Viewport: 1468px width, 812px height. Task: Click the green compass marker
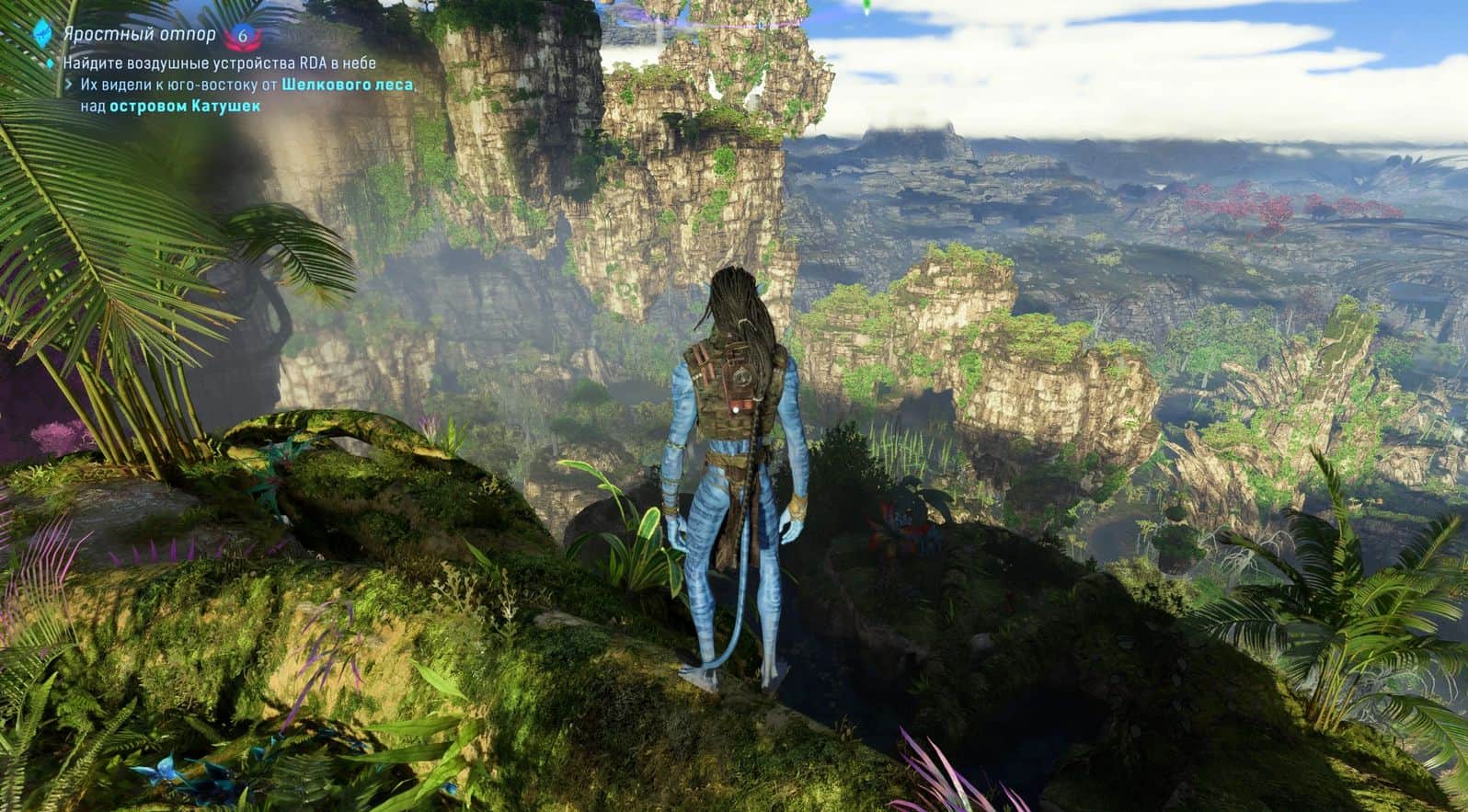pyautogui.click(x=866, y=5)
